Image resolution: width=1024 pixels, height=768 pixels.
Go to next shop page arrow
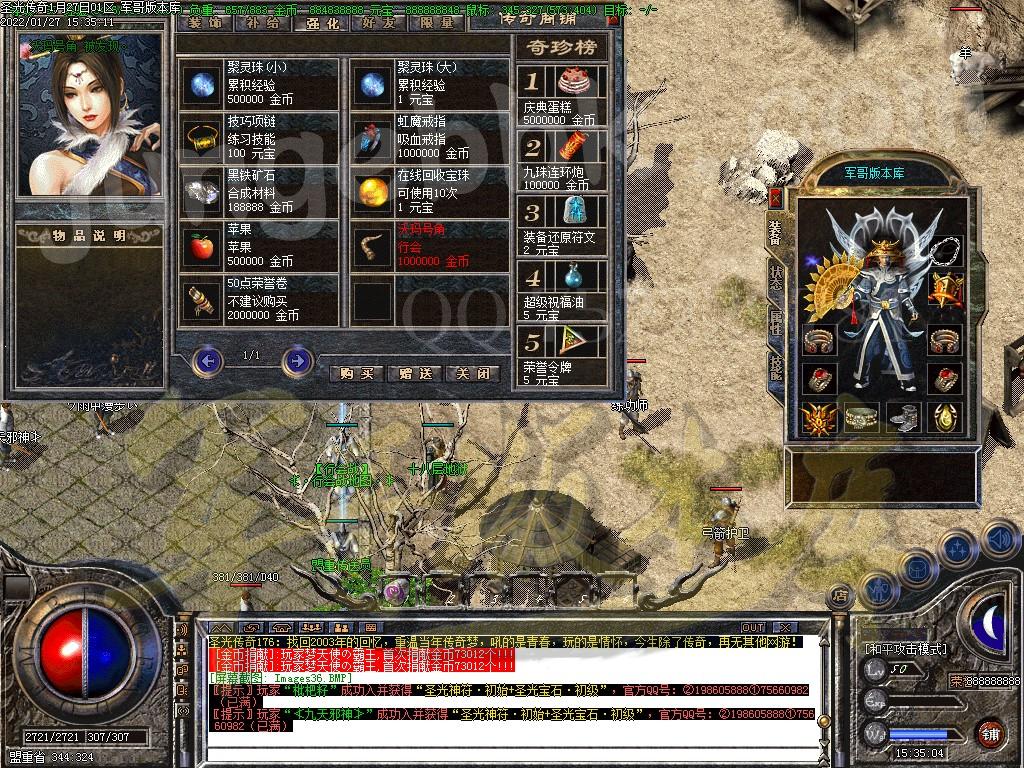(297, 360)
